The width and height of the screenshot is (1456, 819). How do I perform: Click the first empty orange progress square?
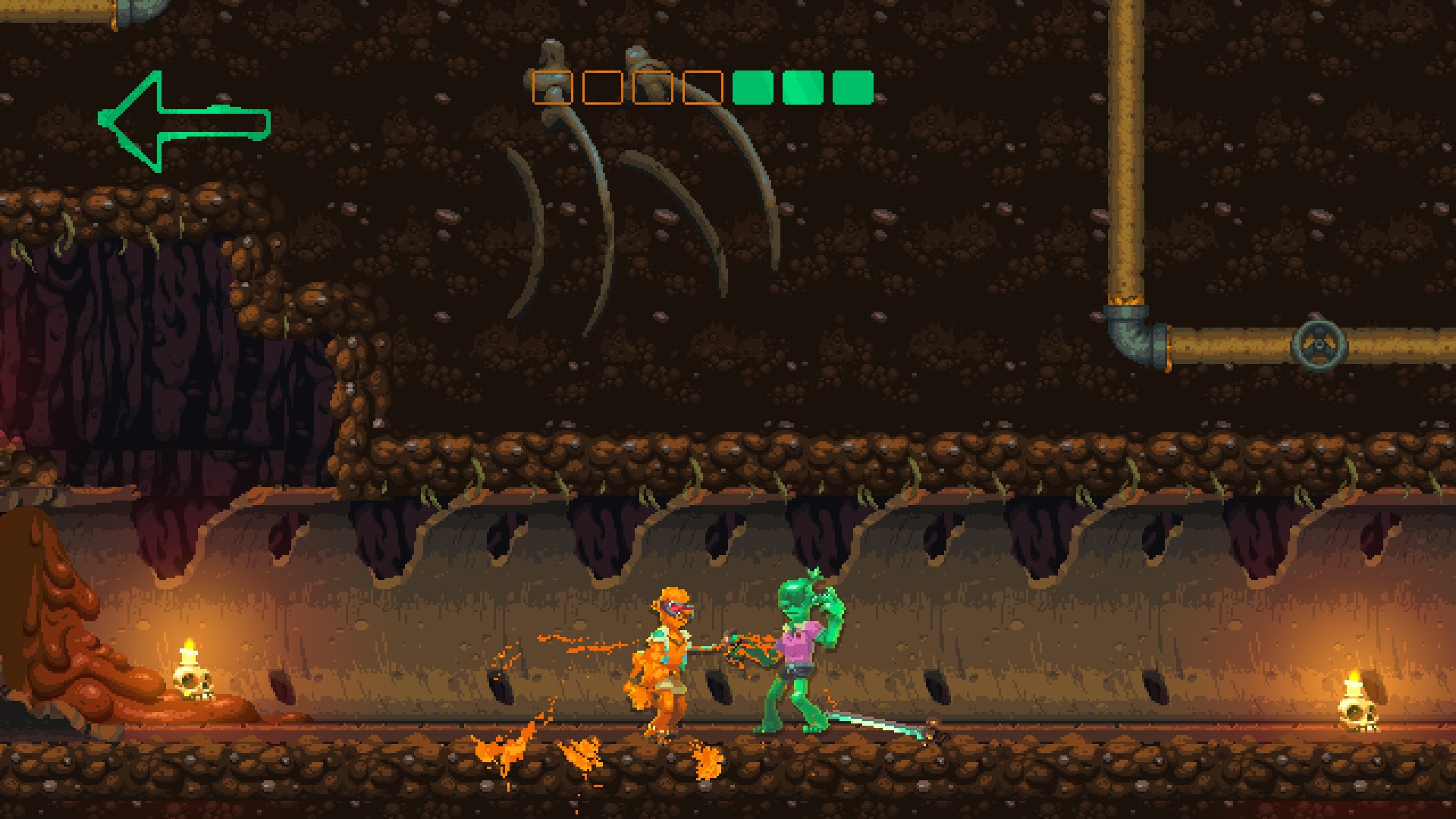click(x=551, y=86)
